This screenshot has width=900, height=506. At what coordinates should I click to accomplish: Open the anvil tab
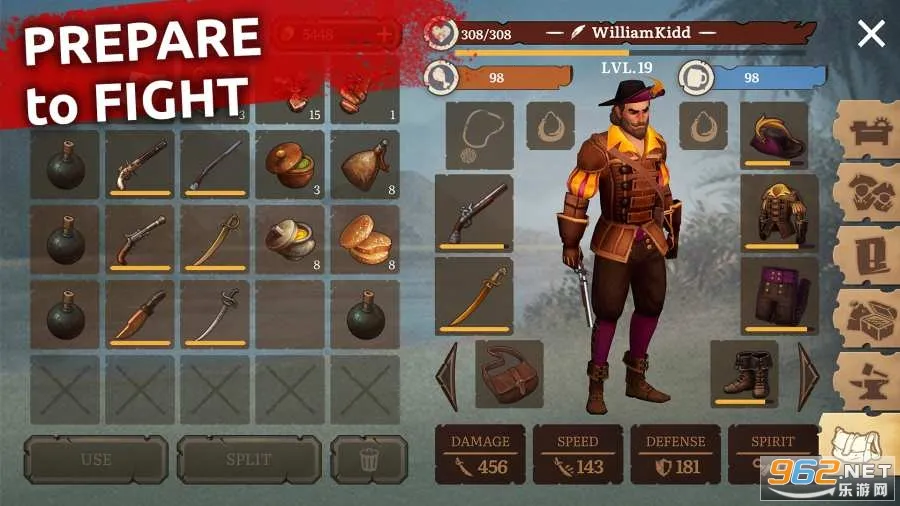click(866, 378)
